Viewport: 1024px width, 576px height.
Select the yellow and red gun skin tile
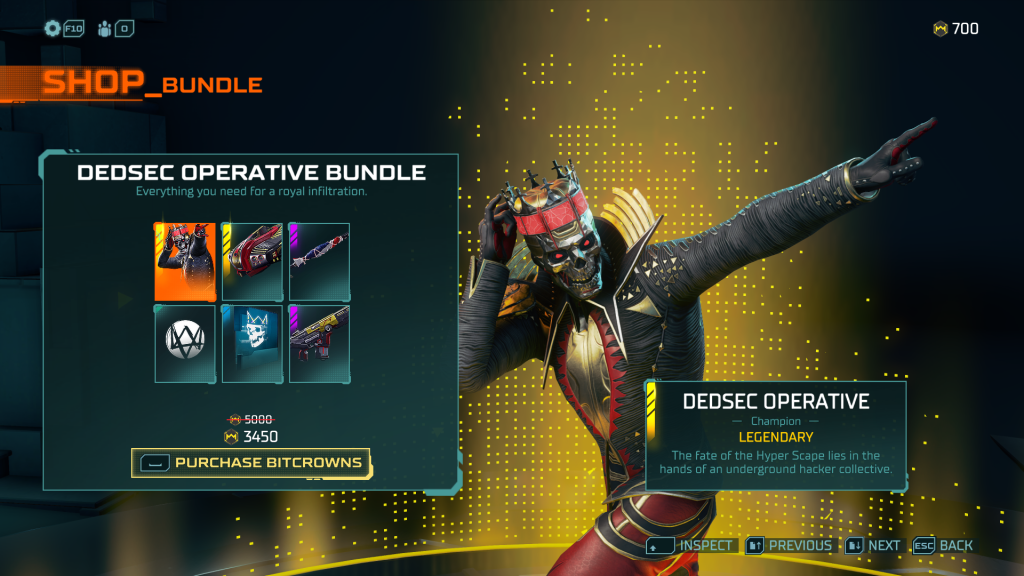tap(319, 344)
